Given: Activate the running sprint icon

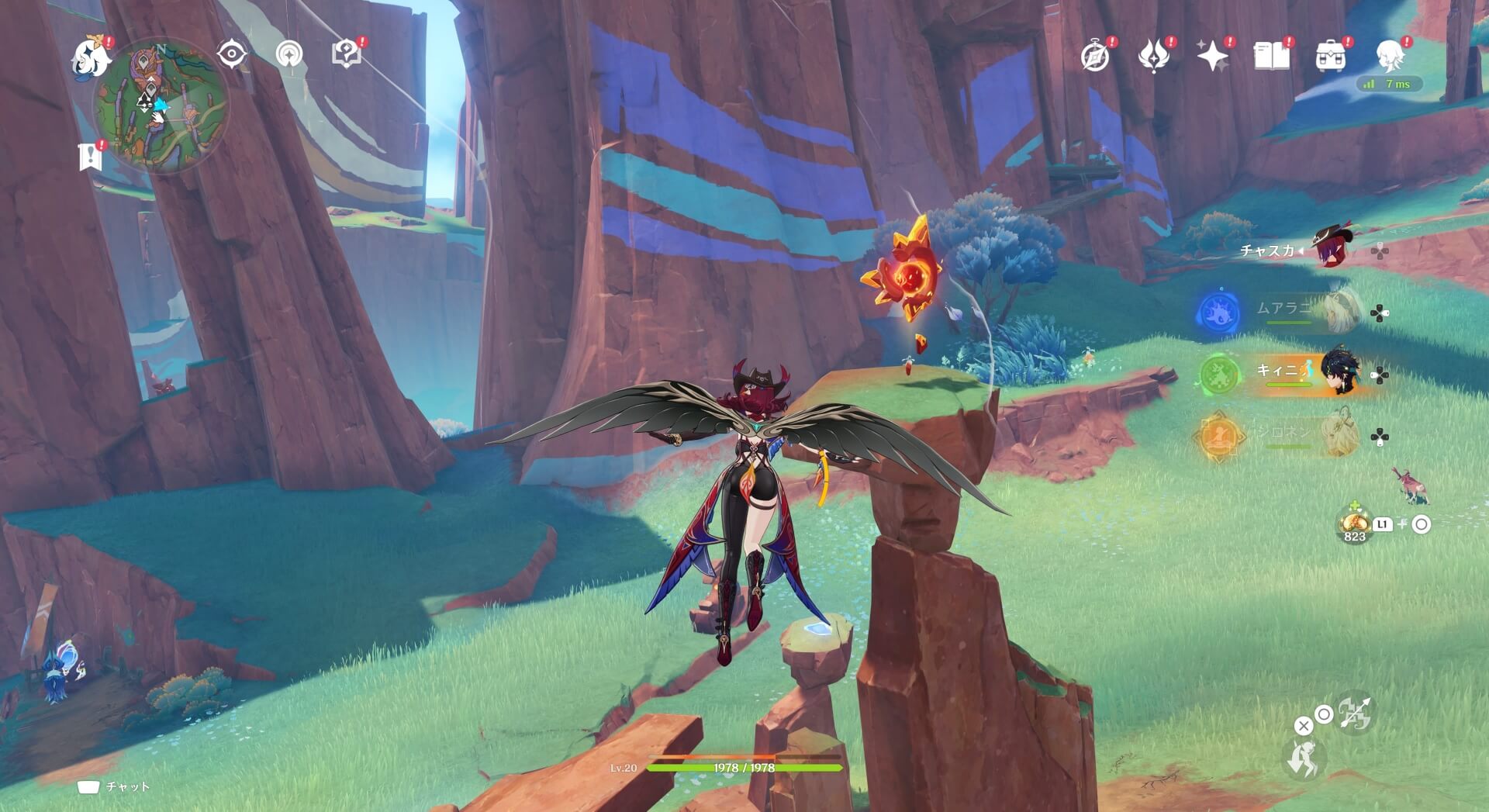Looking at the screenshot, I should (1303, 758).
